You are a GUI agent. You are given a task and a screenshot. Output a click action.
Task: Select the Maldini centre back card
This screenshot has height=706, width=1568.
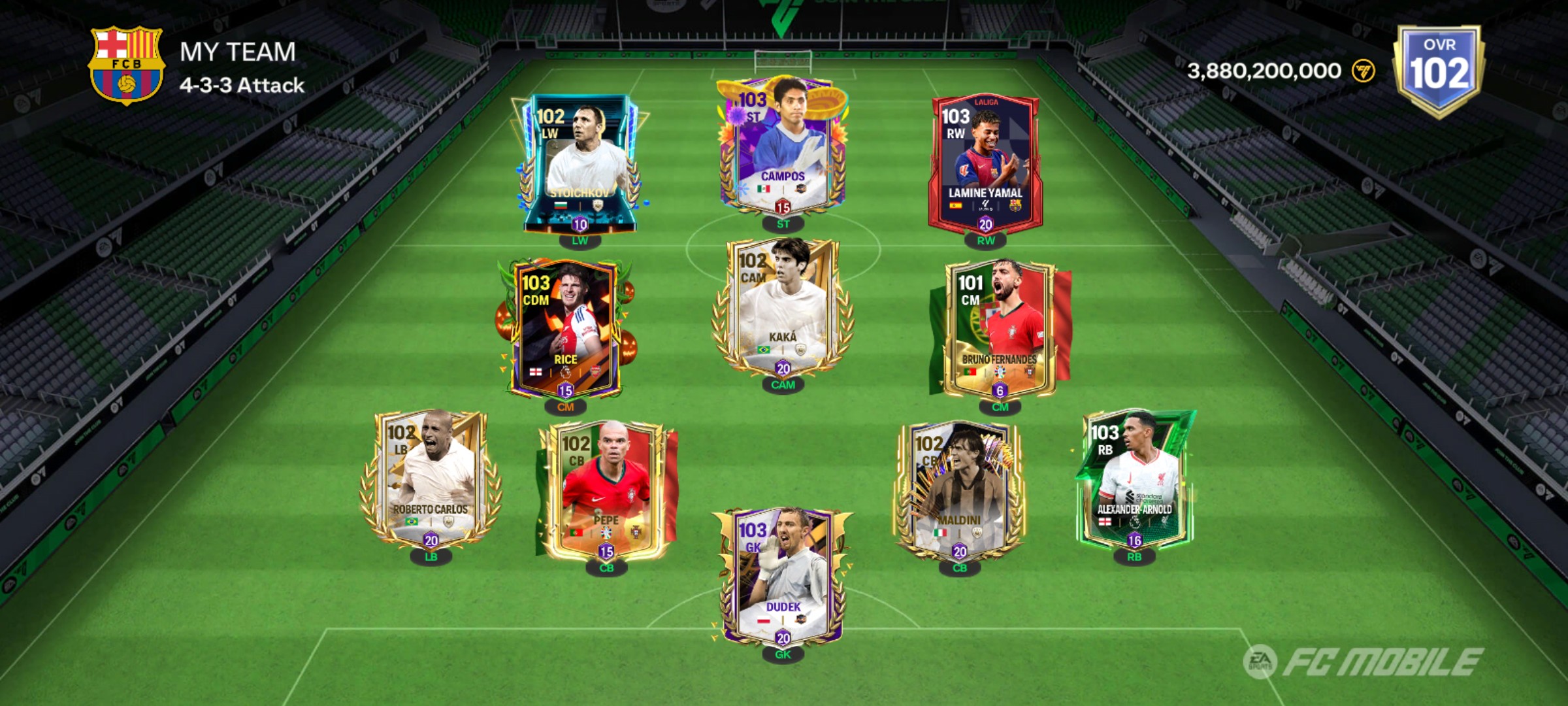point(958,490)
